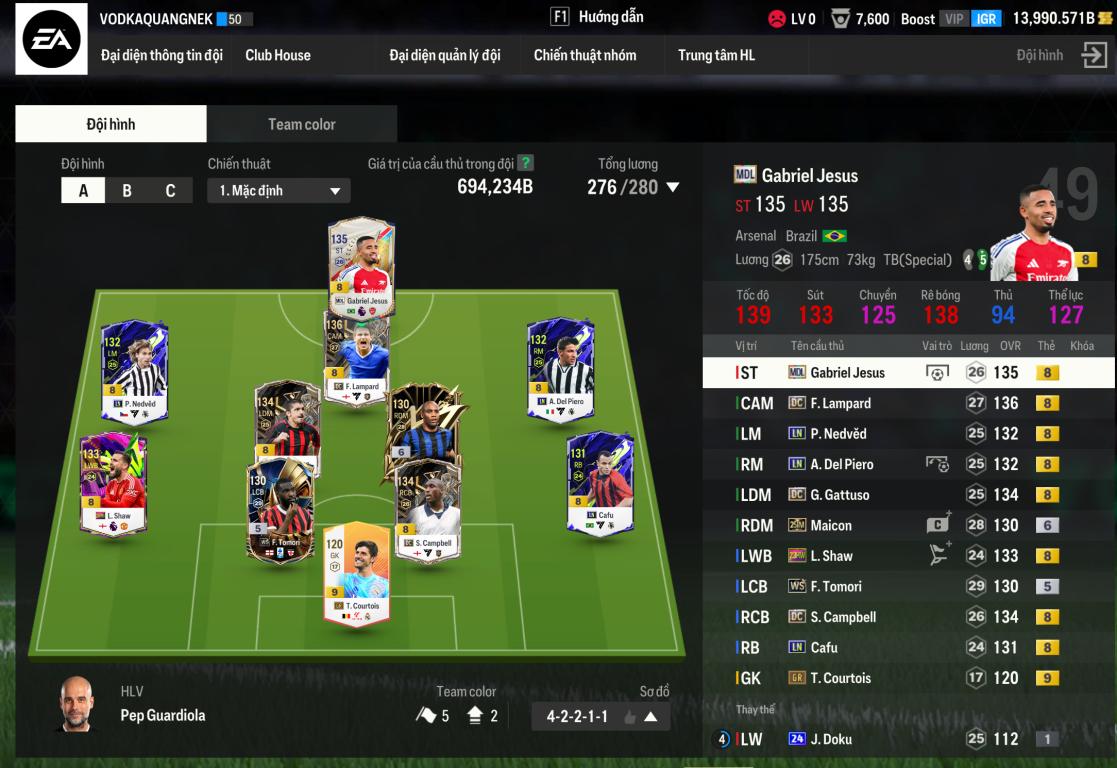Open Trung tâm HL menu

[716, 55]
